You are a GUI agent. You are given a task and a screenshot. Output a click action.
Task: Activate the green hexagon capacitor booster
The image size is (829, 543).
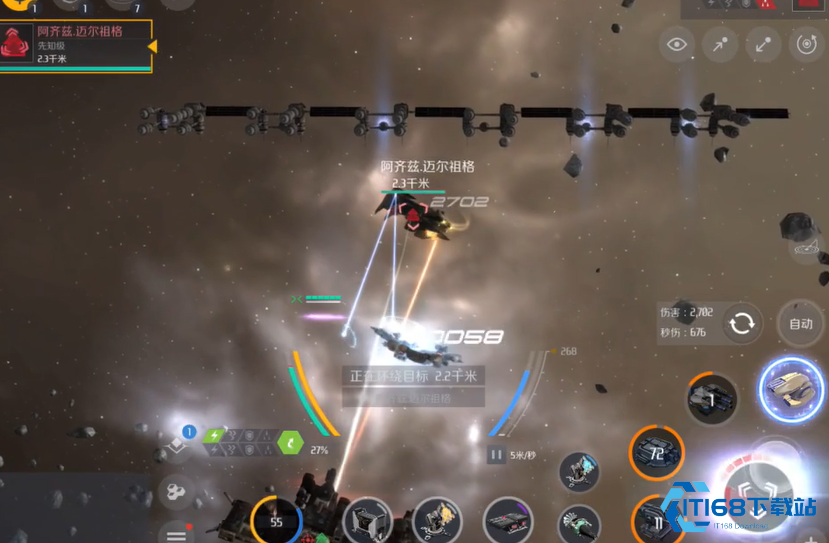pyautogui.click(x=289, y=441)
